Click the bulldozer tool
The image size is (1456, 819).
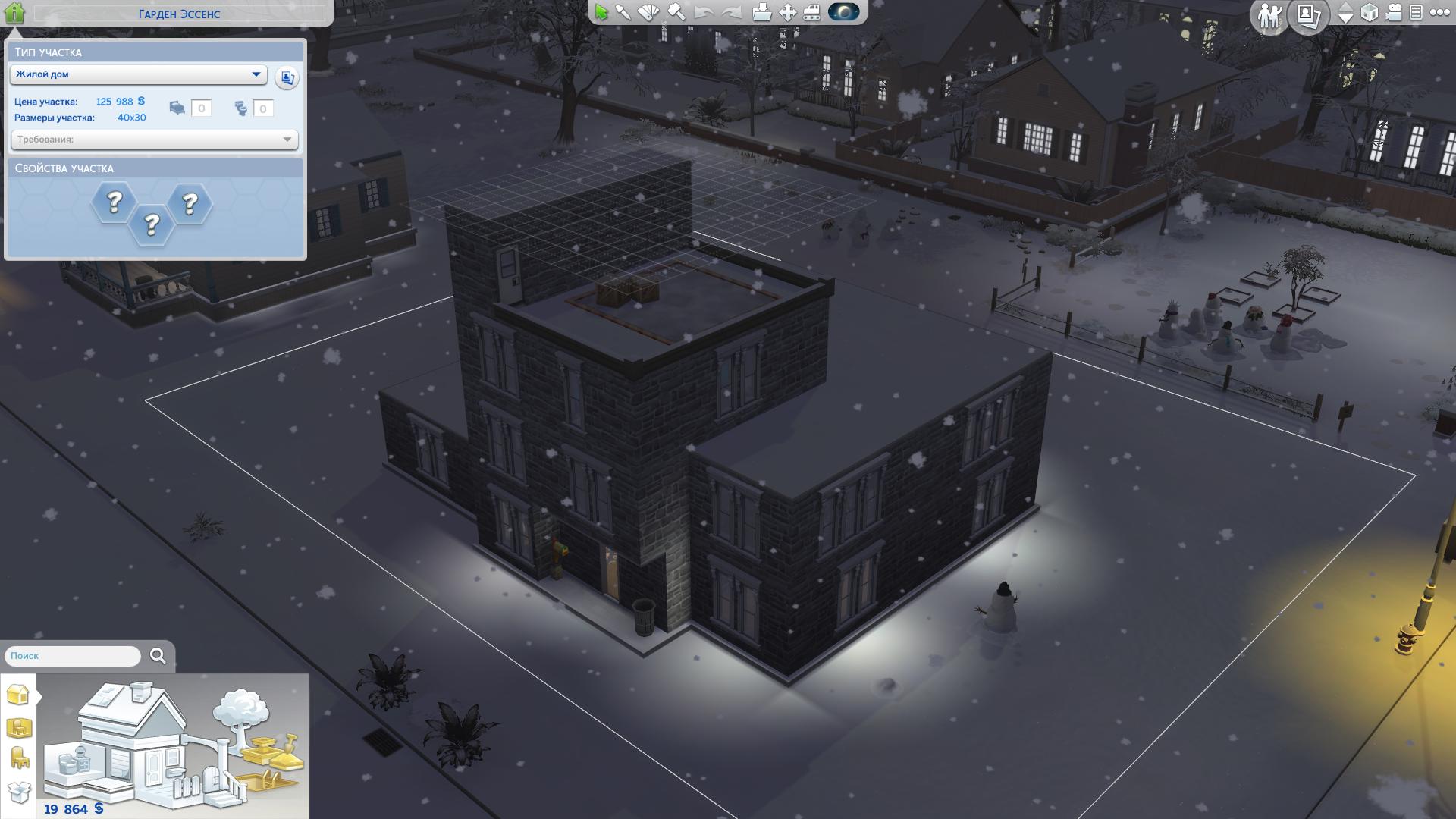coord(812,13)
